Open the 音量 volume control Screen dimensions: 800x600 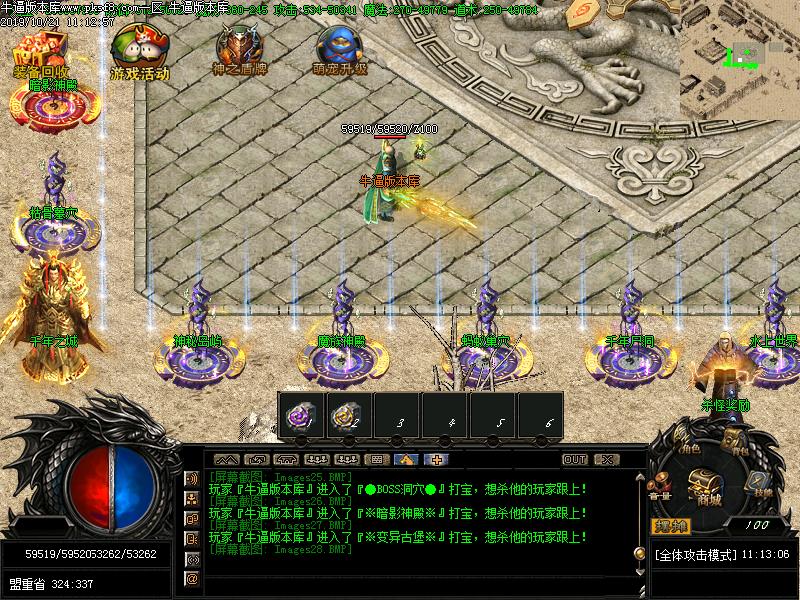coord(660,487)
